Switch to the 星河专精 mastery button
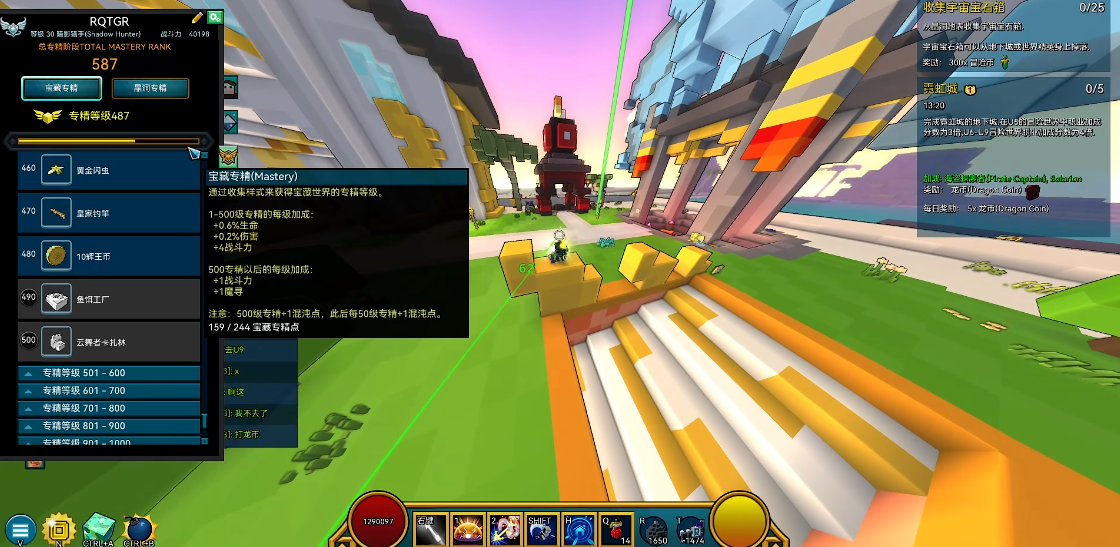The height and width of the screenshot is (547, 1120). click(x=150, y=88)
